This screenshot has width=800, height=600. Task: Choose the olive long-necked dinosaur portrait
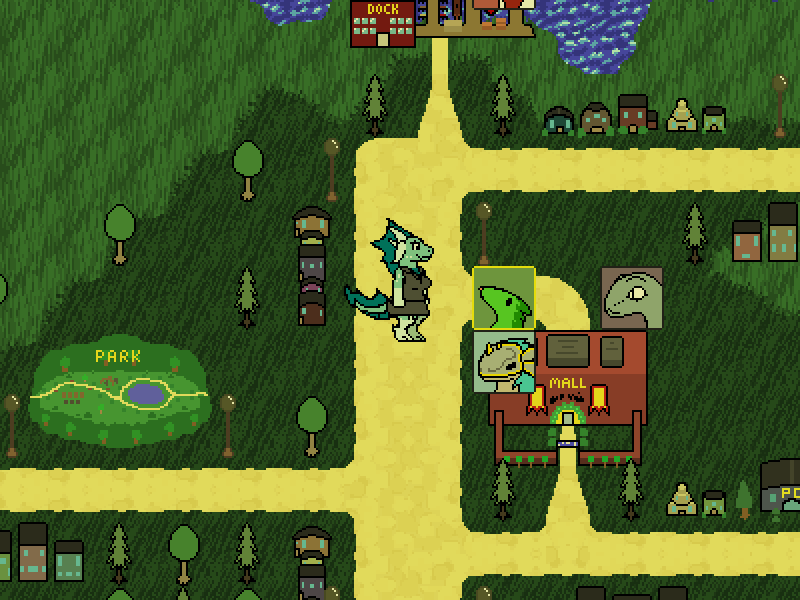(x=632, y=298)
